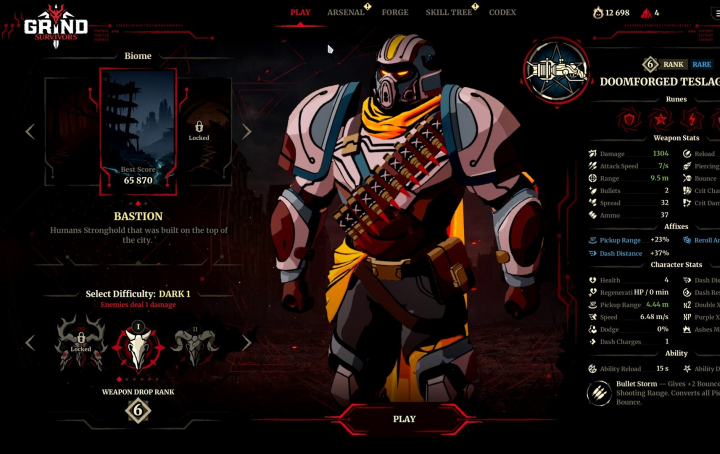Start the run with the Play button
Screen dimensions: 720x454
pyautogui.click(x=404, y=419)
